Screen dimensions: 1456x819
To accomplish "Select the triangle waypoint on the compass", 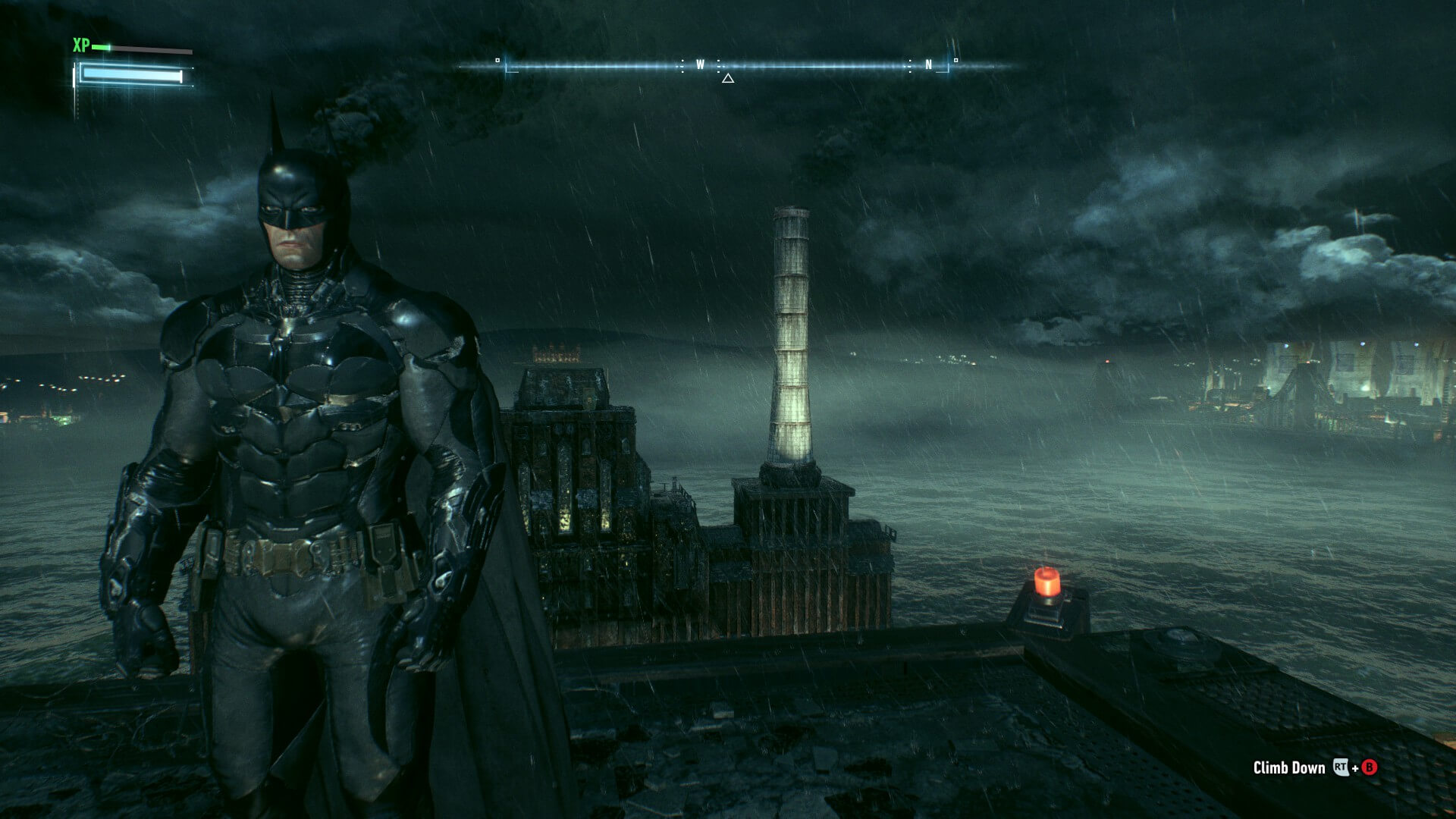I will click(729, 78).
